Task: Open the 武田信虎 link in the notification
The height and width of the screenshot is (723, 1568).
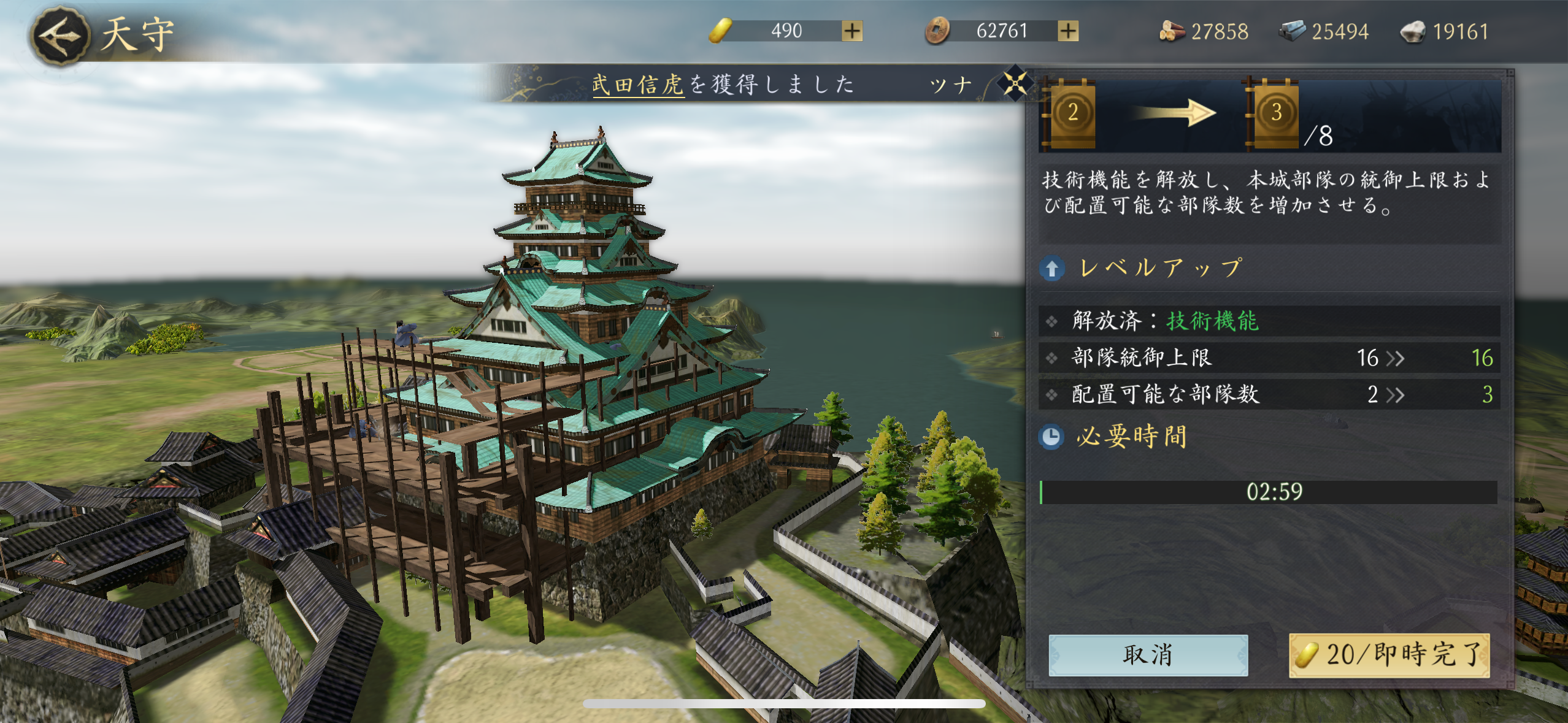Action: (x=637, y=85)
